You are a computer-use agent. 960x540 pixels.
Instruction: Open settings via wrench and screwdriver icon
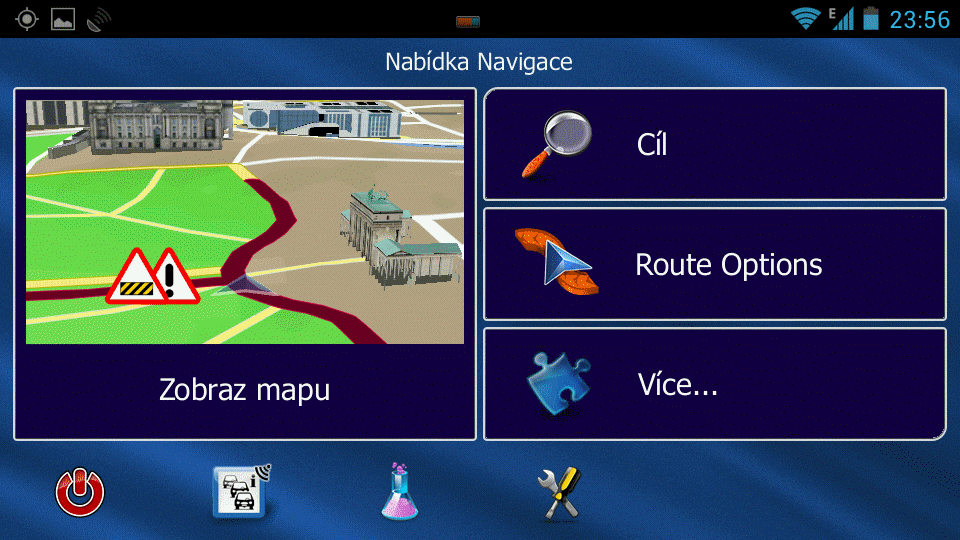[559, 493]
